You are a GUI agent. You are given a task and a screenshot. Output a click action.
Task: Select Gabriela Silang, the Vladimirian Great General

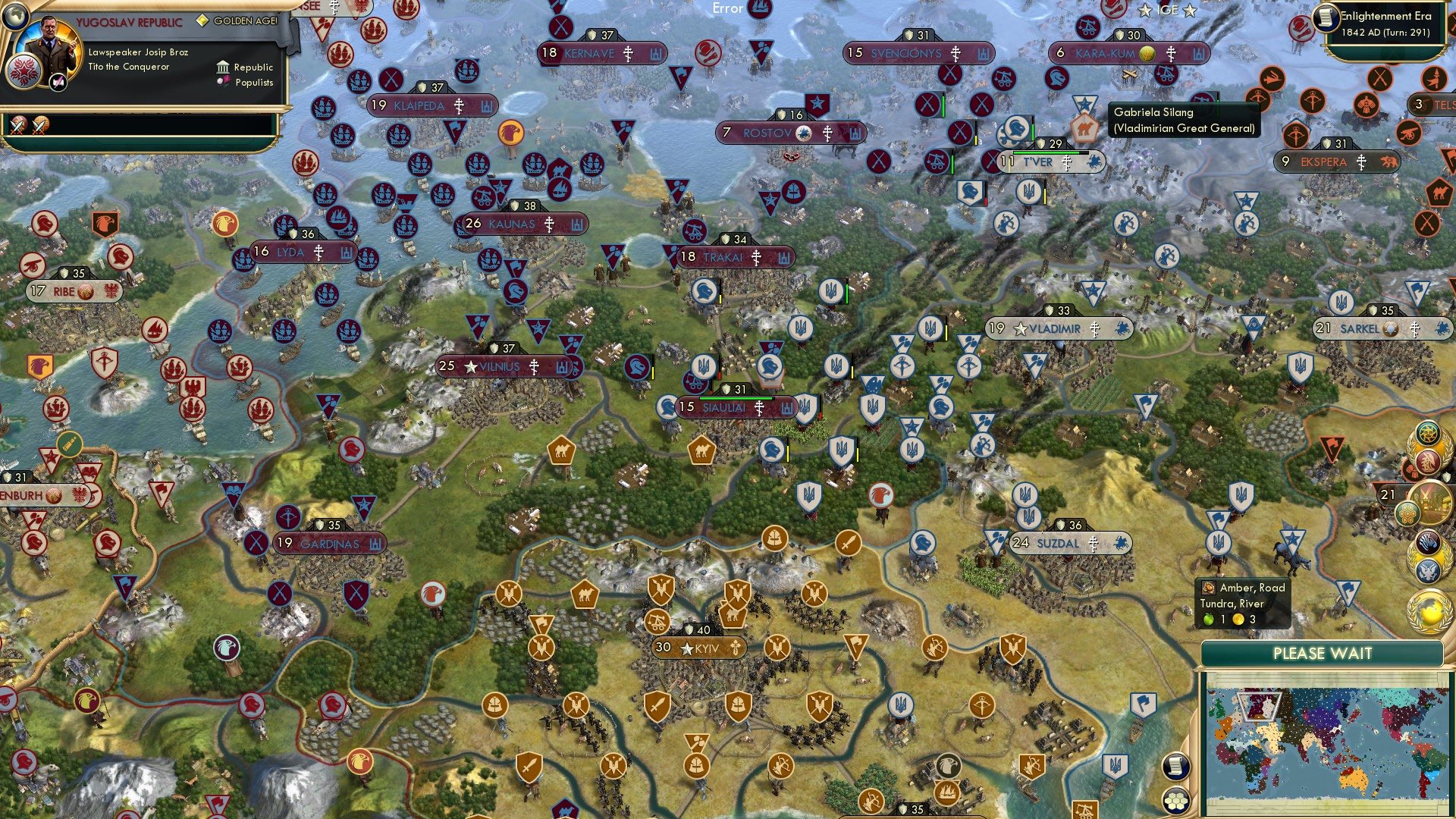coord(1086,129)
